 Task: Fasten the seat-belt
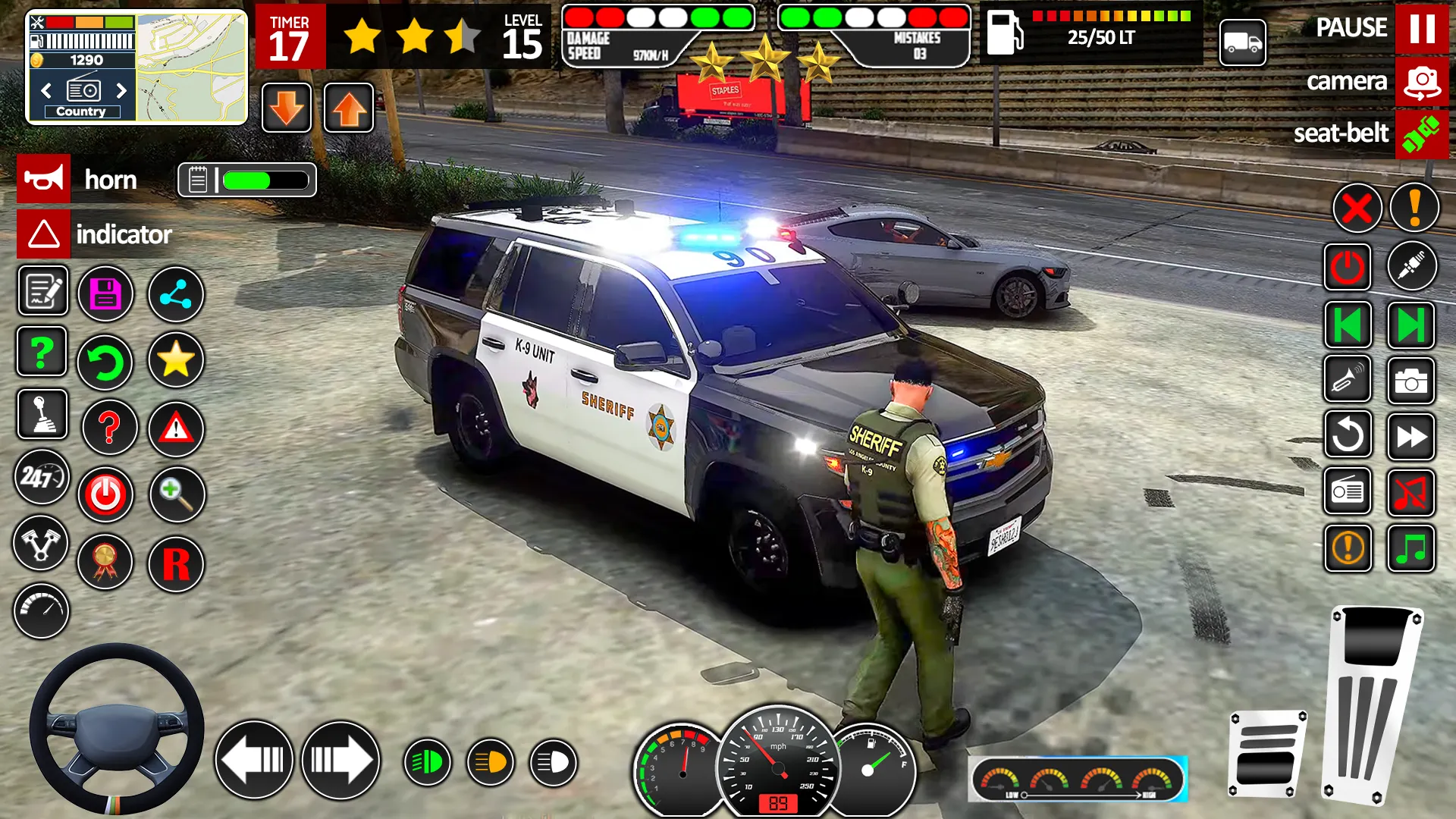click(1421, 134)
